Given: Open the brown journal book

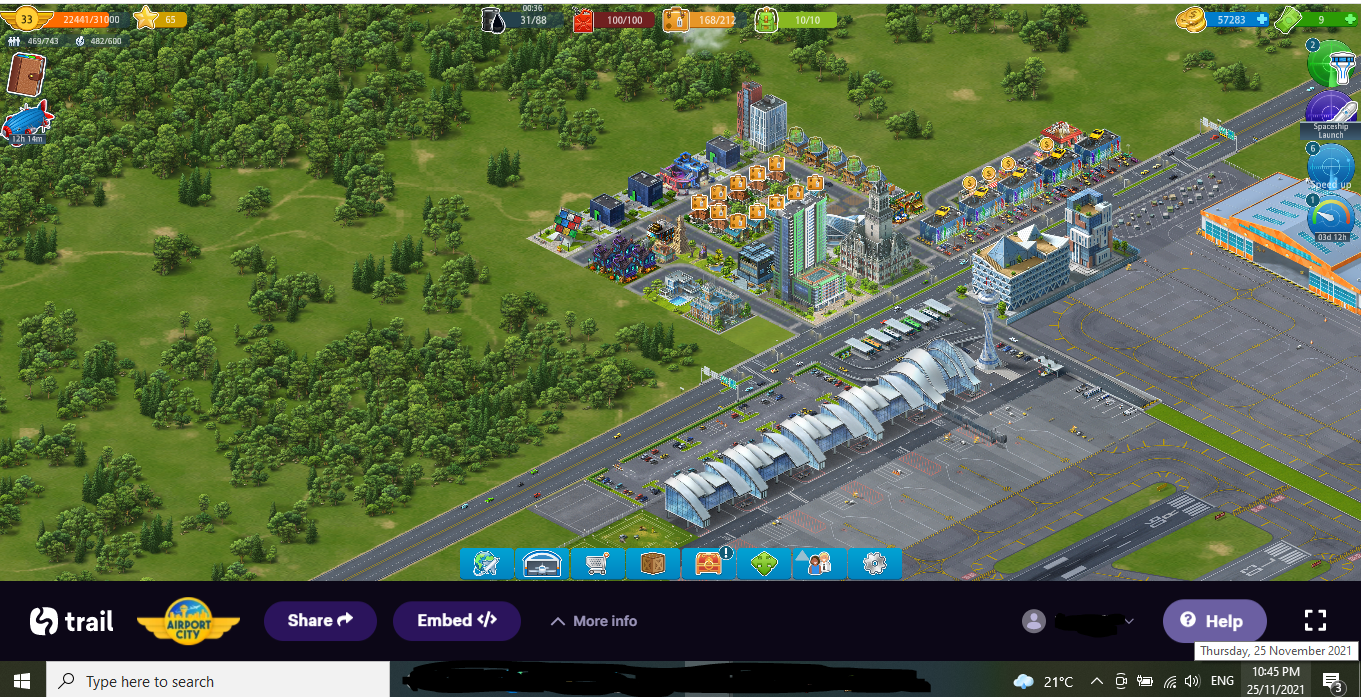Looking at the screenshot, I should tap(27, 73).
